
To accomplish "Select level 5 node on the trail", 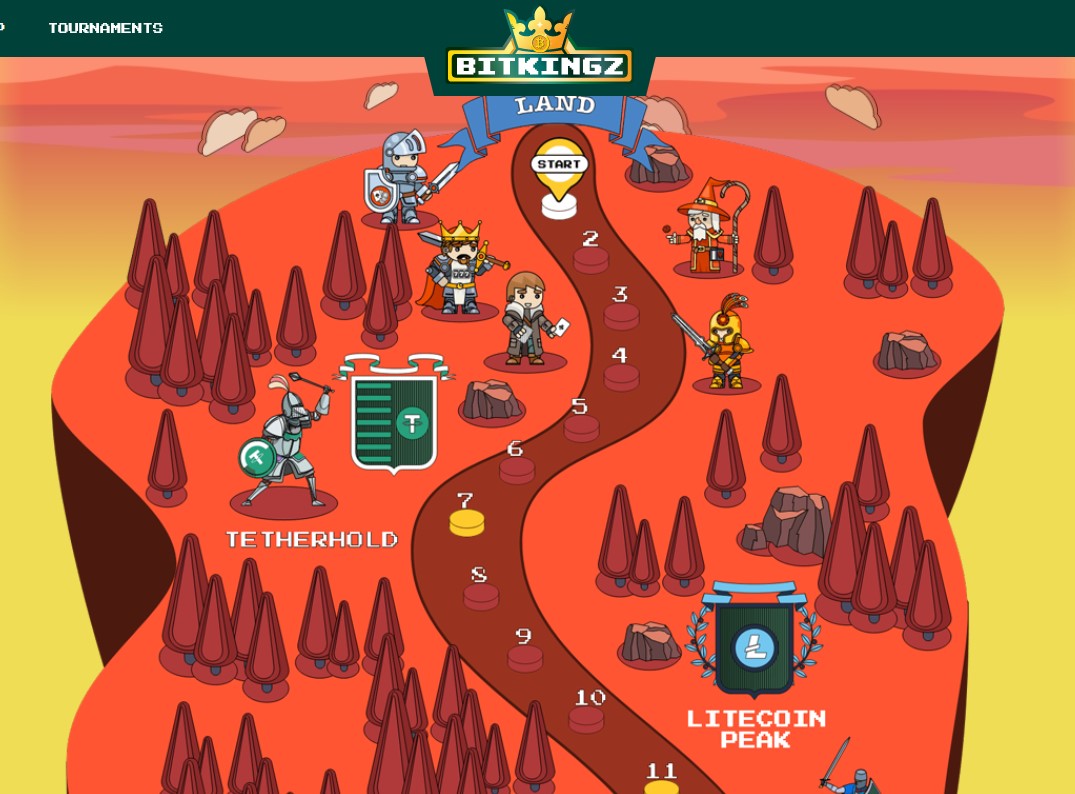I will 581,426.
